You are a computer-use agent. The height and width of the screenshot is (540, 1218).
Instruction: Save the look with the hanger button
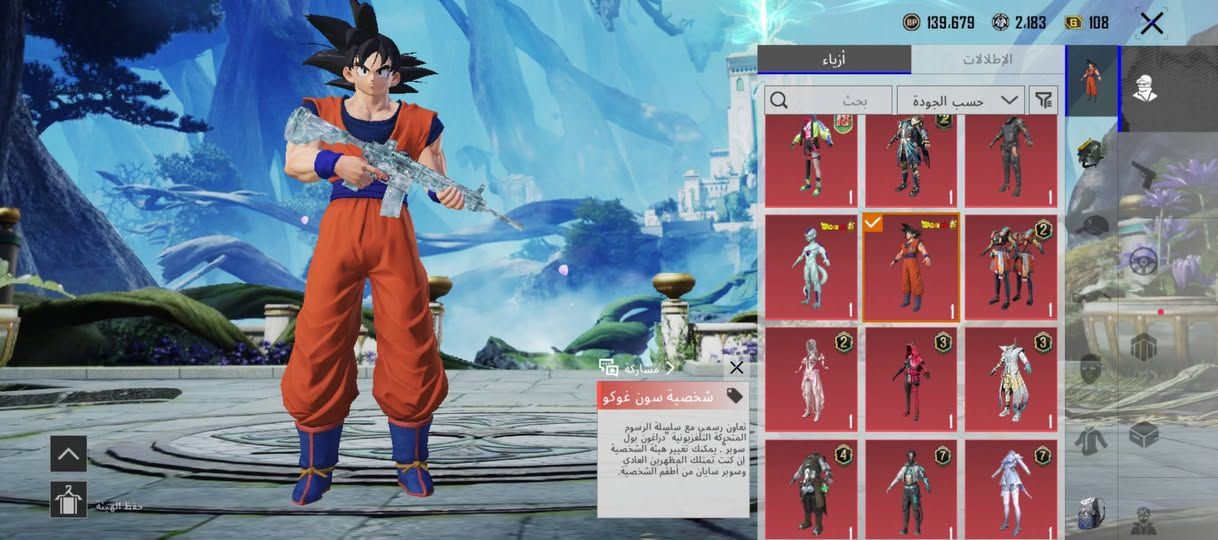coord(69,499)
